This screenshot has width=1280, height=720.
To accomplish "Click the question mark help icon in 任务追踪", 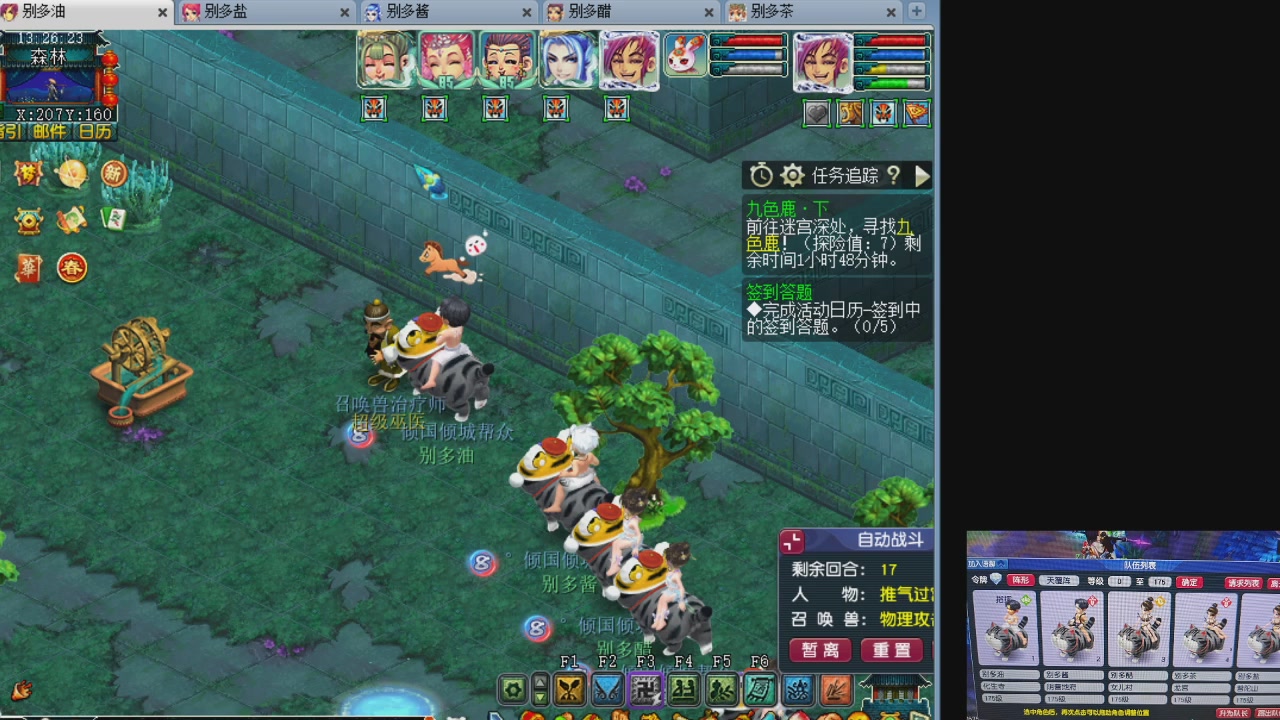I will [x=893, y=176].
